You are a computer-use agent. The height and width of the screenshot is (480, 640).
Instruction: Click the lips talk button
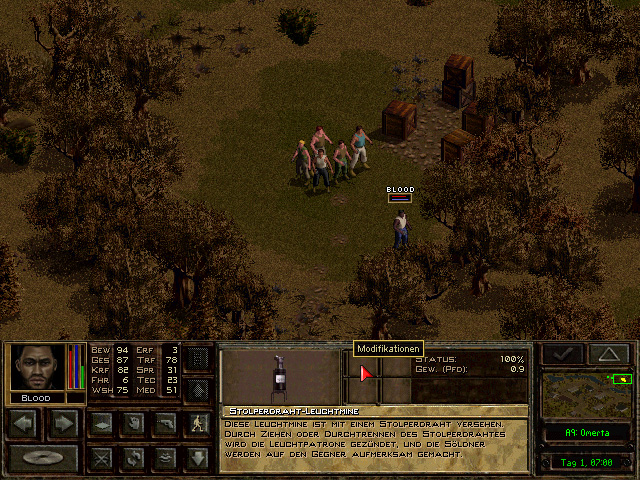pos(165,458)
